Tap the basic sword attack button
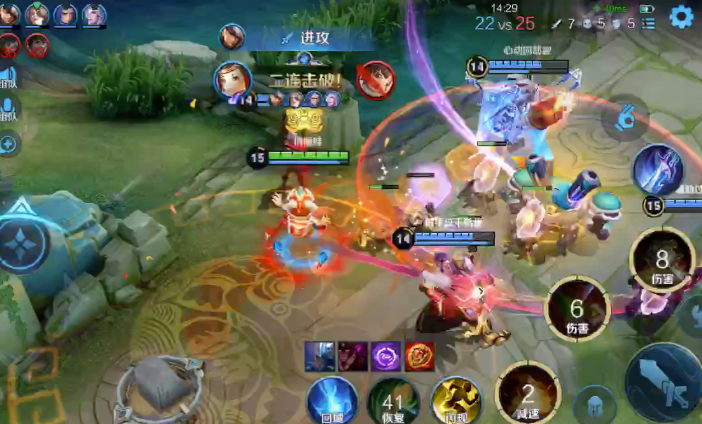Image resolution: width=702 pixels, height=424 pixels. pyautogui.click(x=665, y=381)
